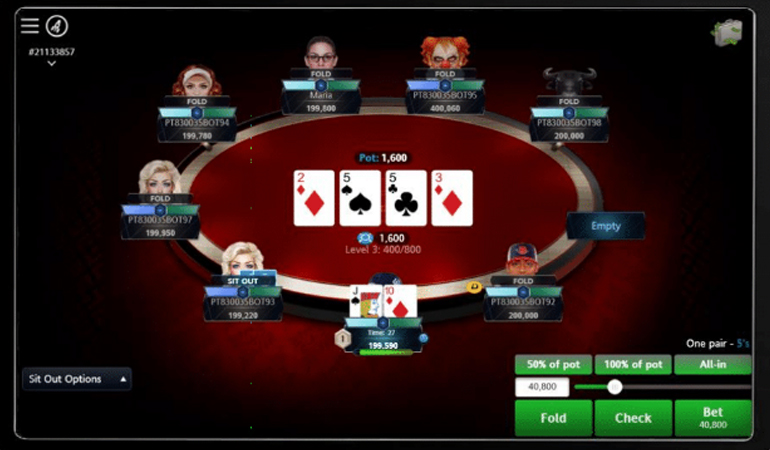Fold your hand
770x450 pixels.
pyautogui.click(x=553, y=418)
